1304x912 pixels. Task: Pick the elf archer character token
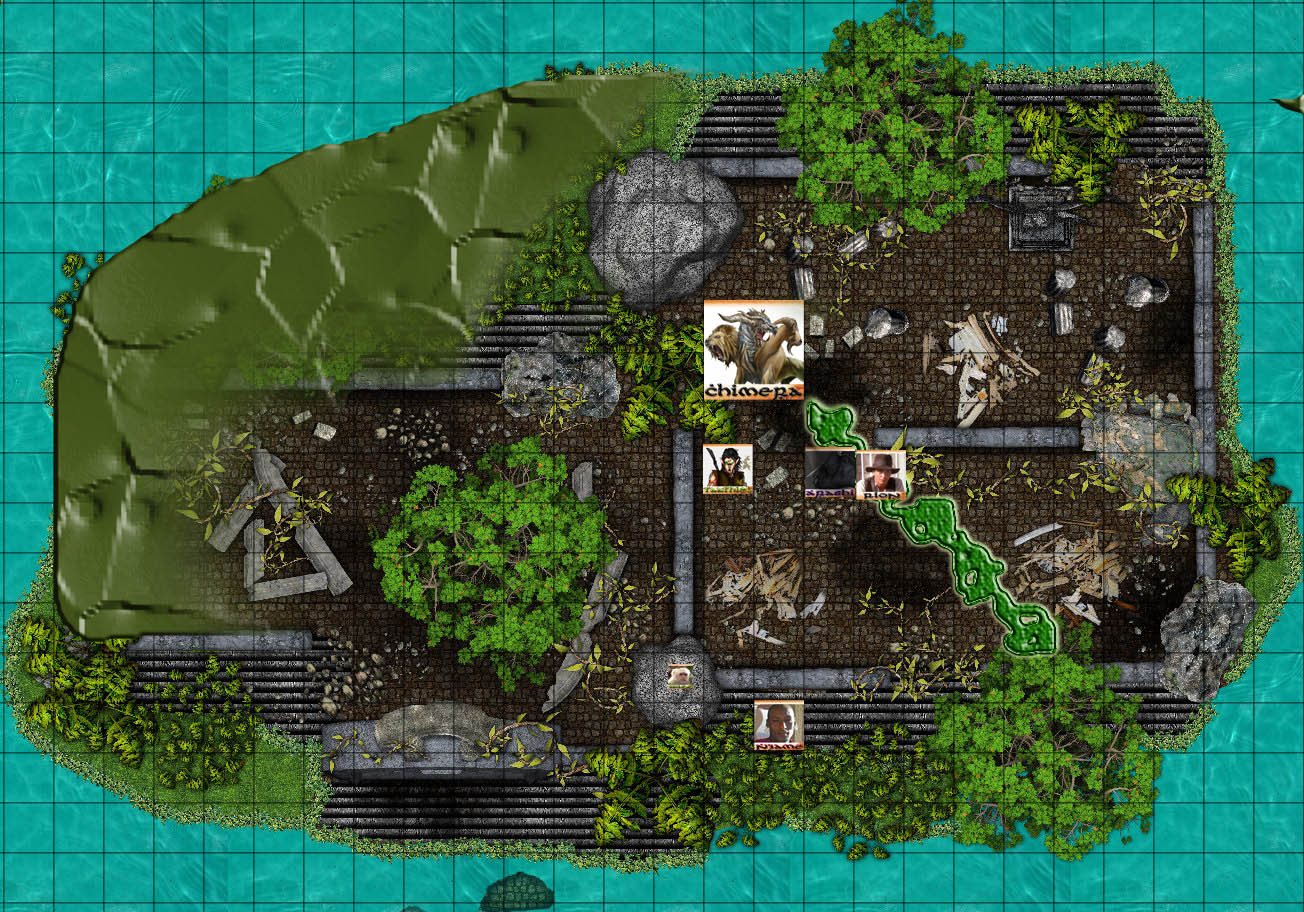727,470
